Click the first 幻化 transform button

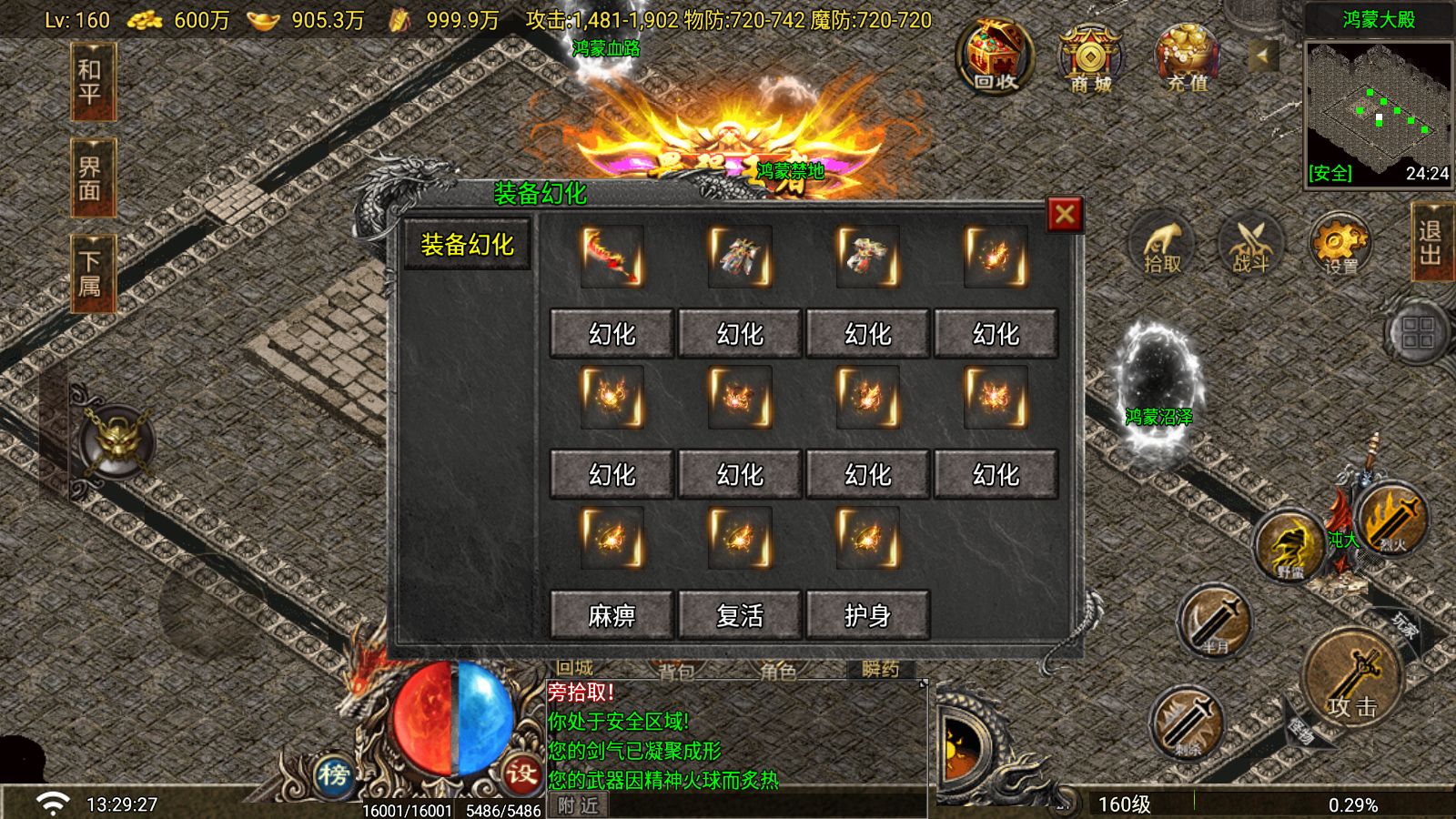pos(611,333)
